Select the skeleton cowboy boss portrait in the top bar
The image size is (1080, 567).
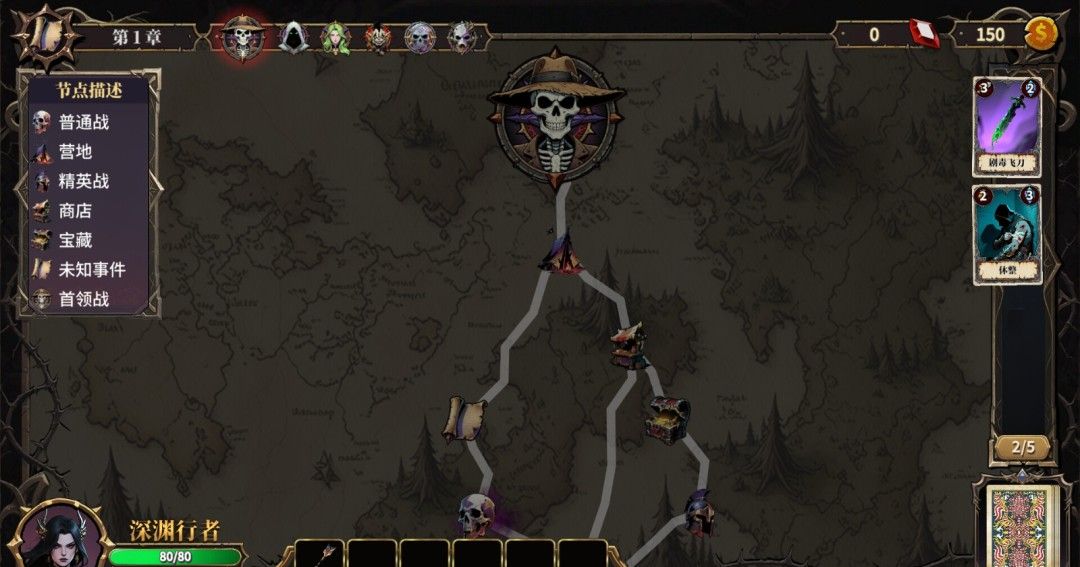coord(242,37)
